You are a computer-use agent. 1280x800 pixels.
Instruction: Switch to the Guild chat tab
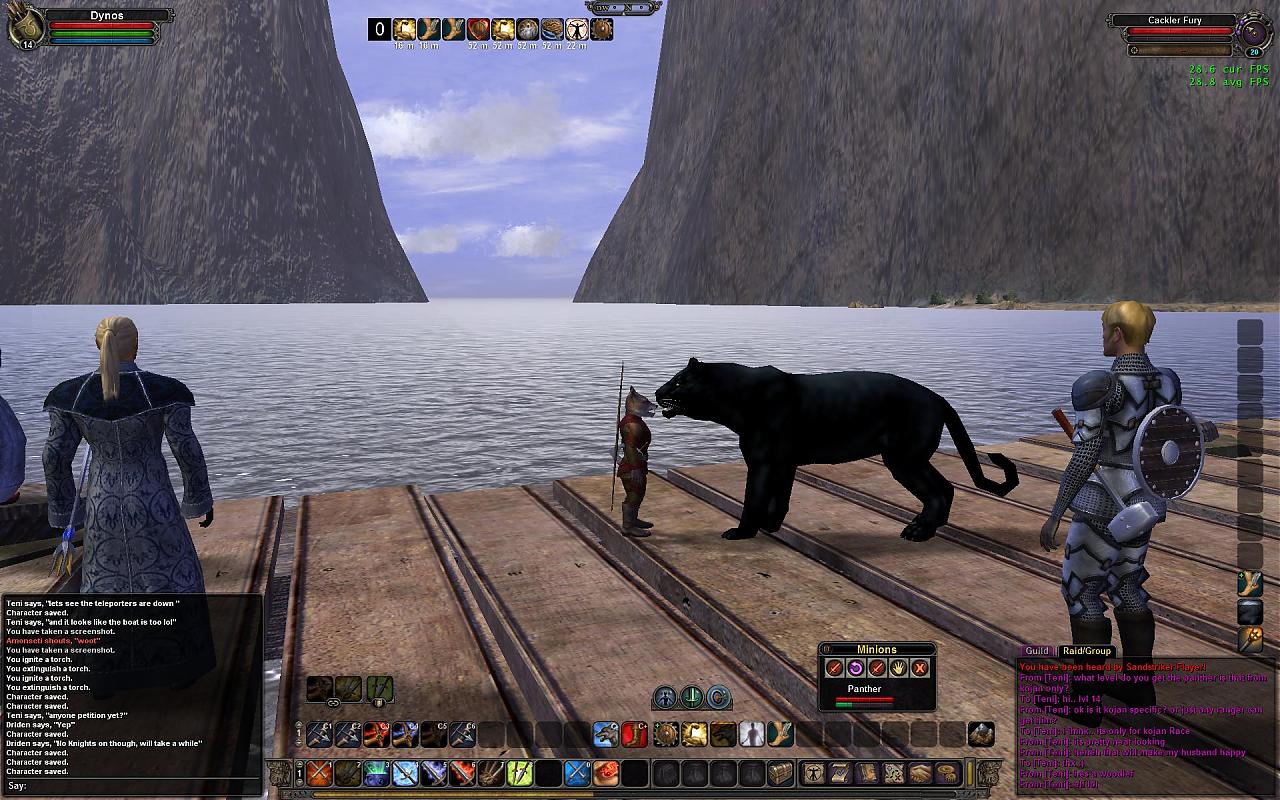[x=1036, y=651]
